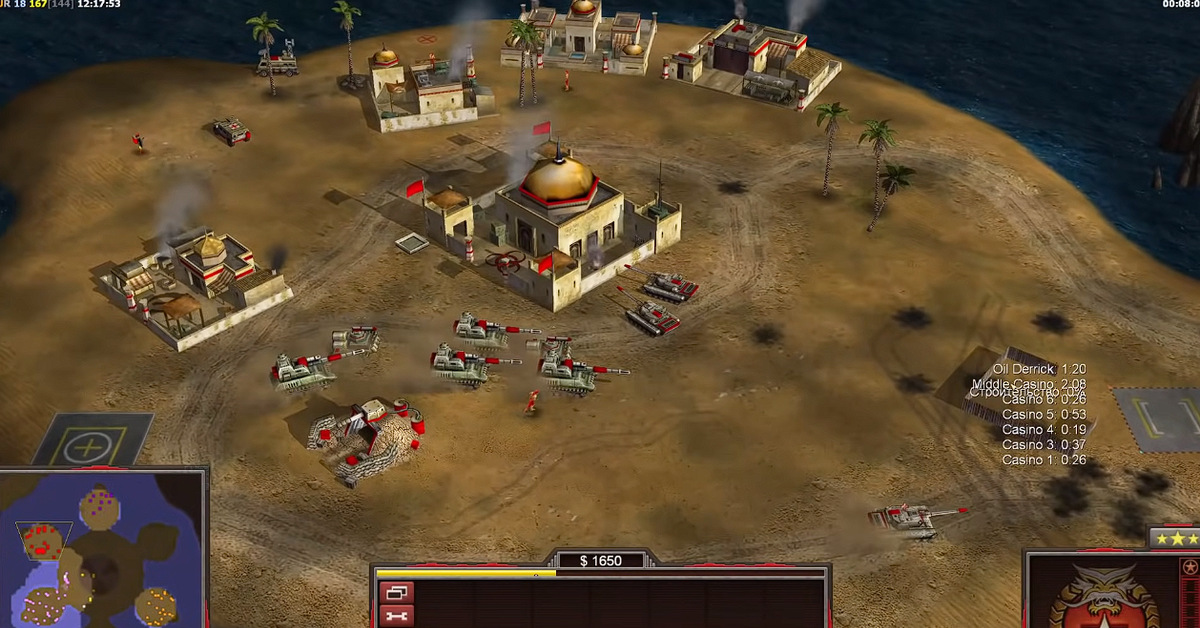Center view on the red base in minimap
This screenshot has height=628, width=1200.
pos(43,541)
